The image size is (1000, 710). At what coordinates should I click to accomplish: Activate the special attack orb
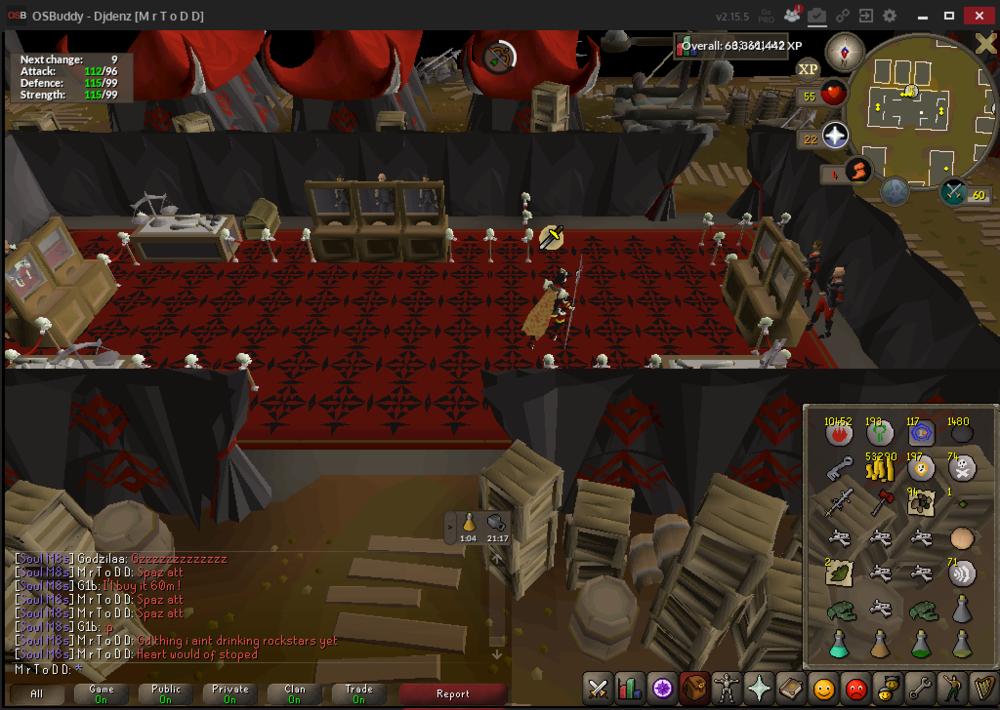953,191
